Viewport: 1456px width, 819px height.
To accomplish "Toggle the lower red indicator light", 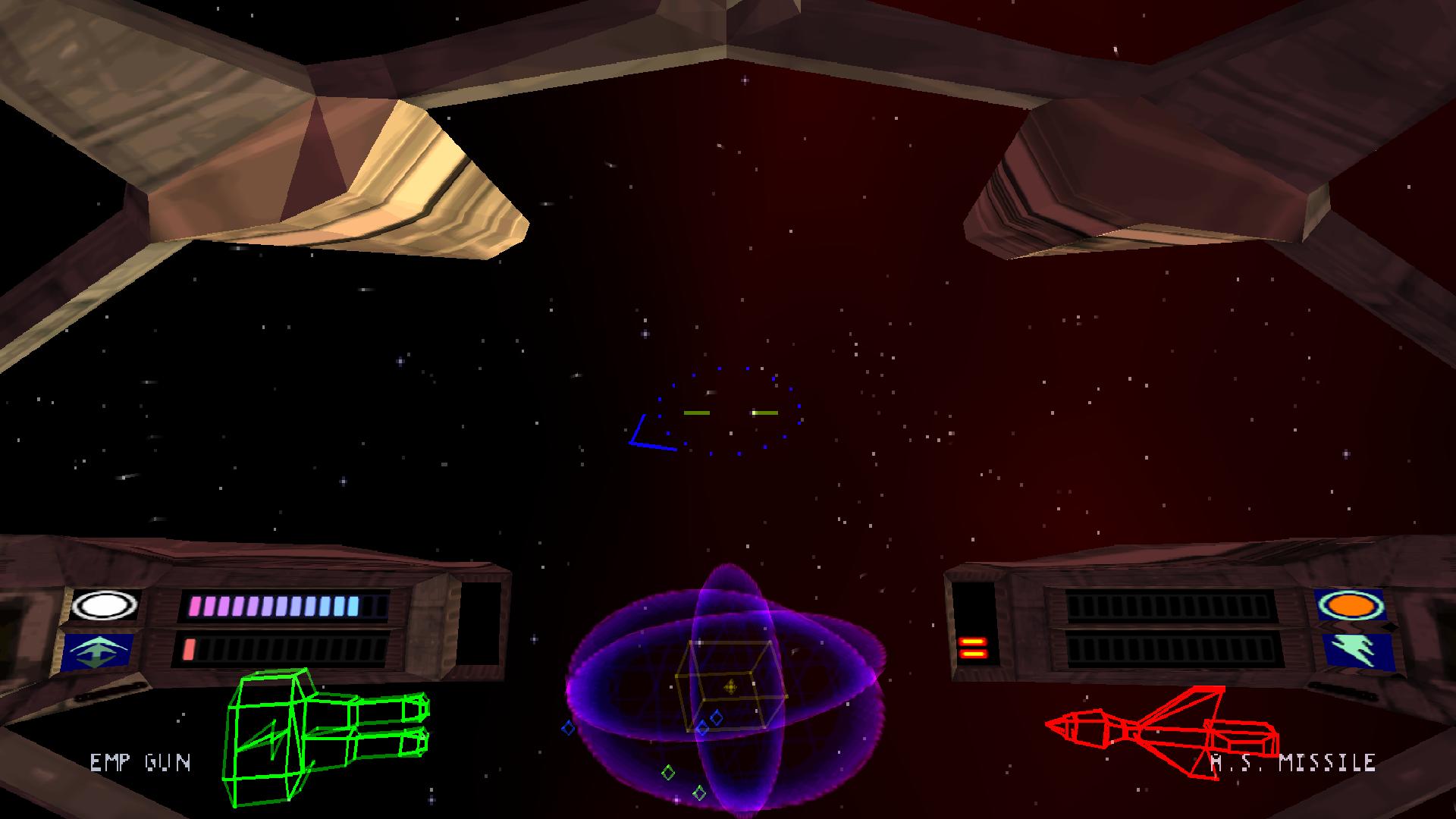I will (x=975, y=655).
